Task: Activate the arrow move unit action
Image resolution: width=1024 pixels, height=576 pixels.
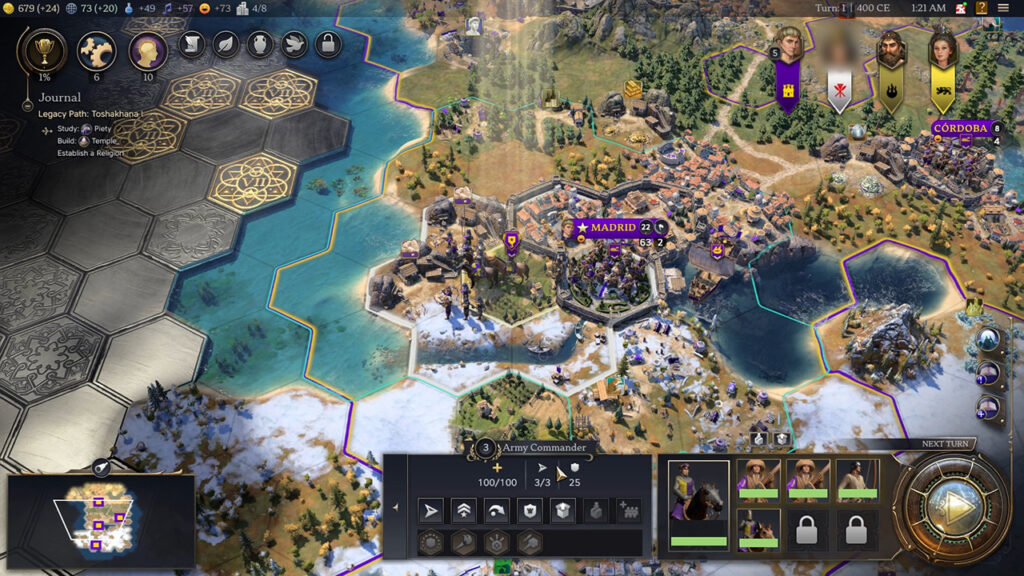Action: (430, 511)
